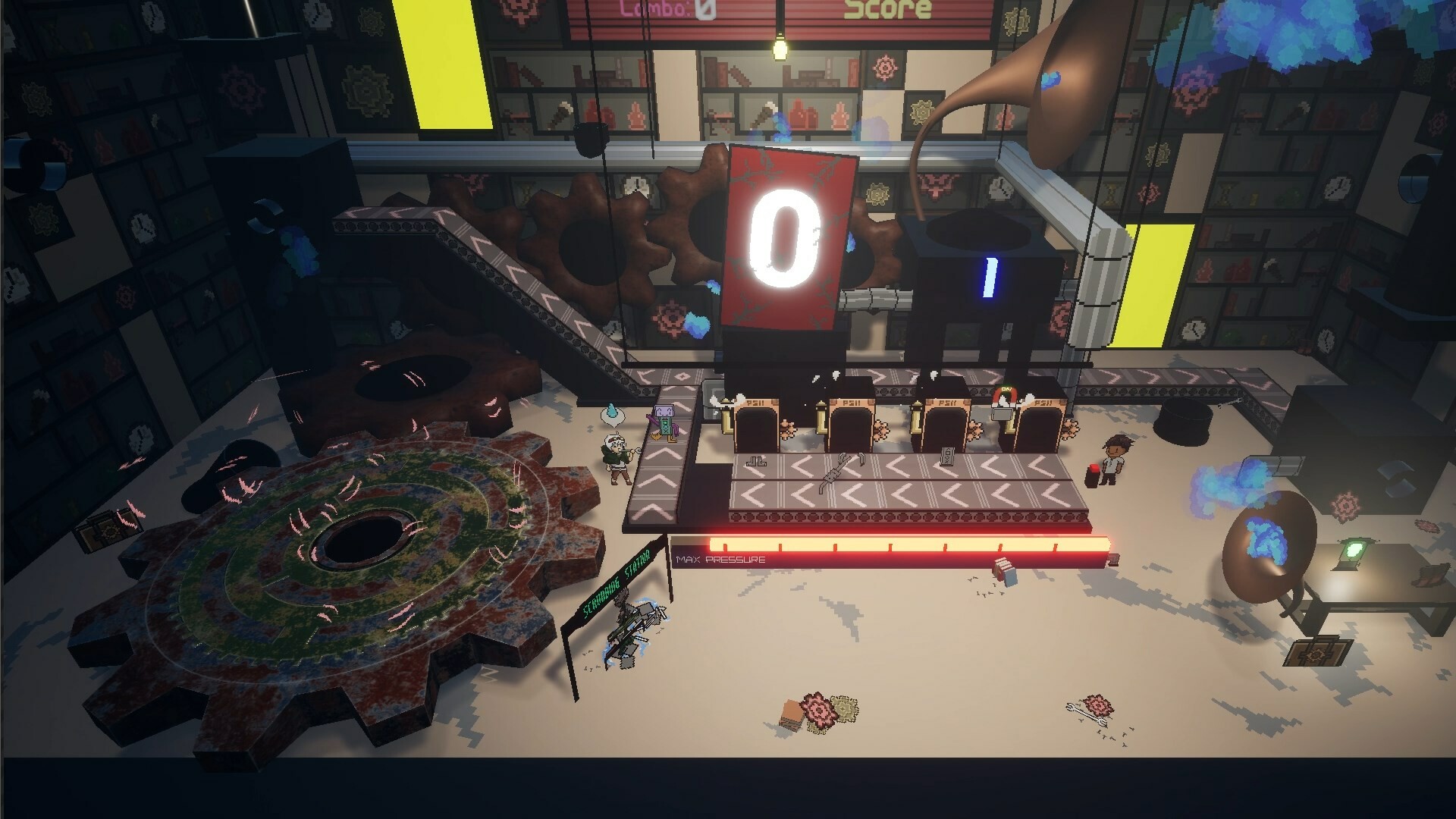The image size is (1456, 819).
Task: Toggle the ON indicator above the press machine
Action: tap(1005, 388)
